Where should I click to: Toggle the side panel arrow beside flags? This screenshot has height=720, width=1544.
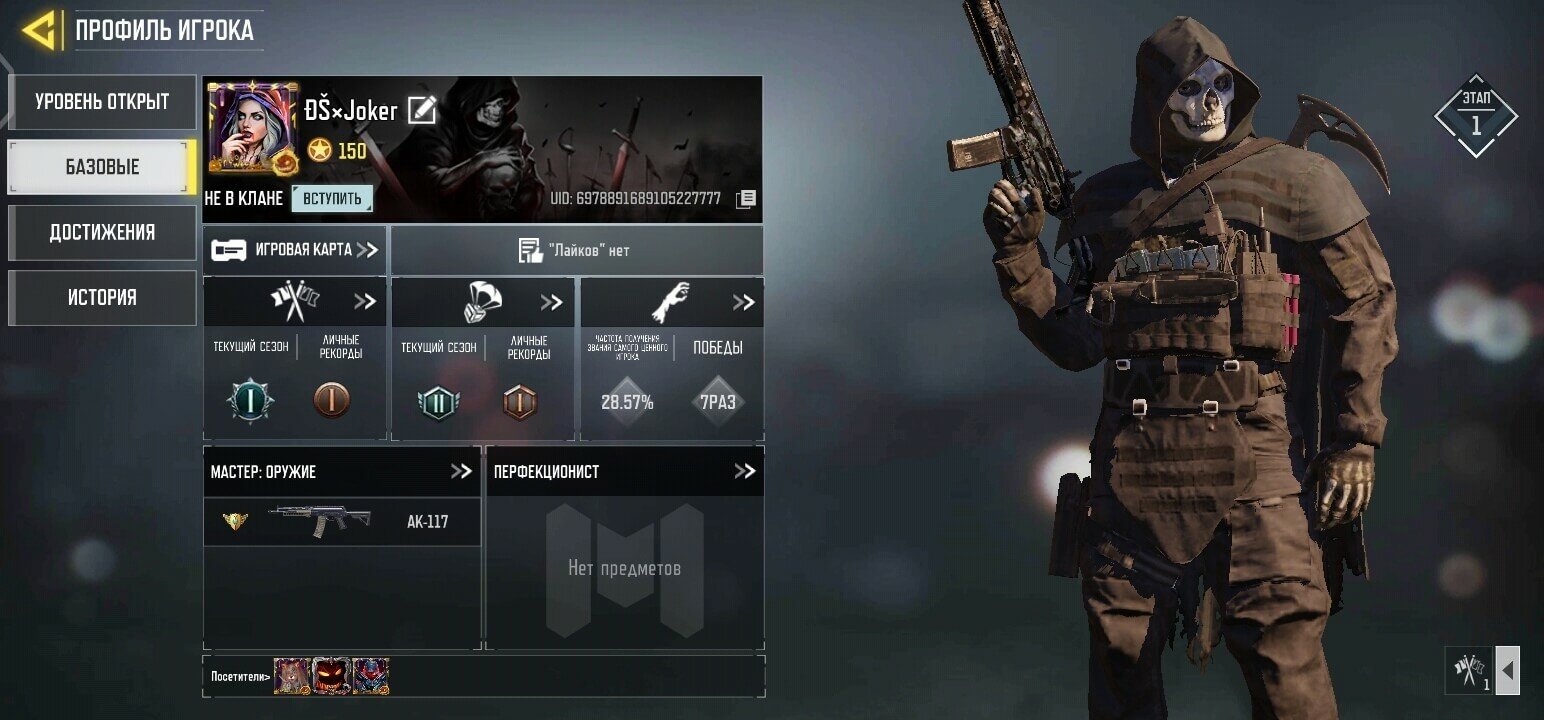1507,670
